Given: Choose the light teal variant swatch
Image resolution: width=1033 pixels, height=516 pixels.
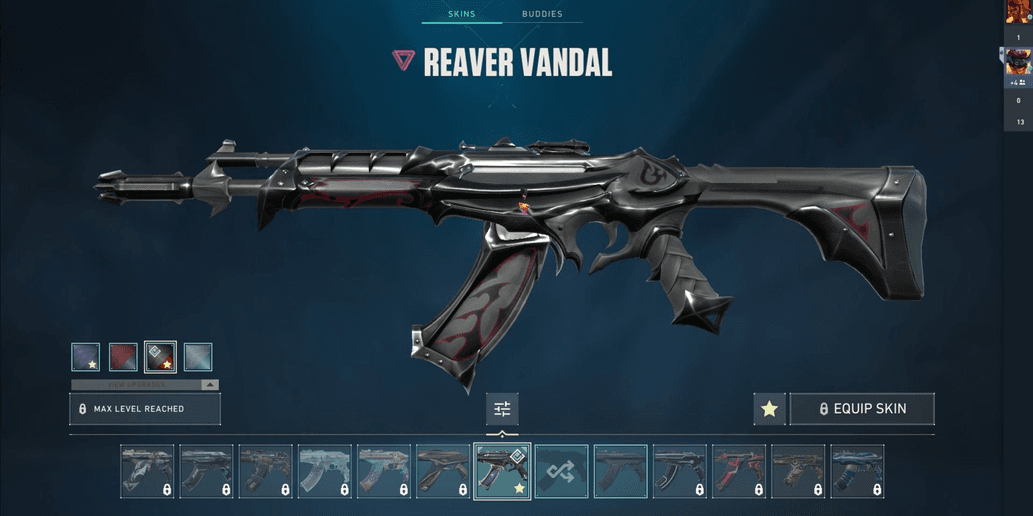Looking at the screenshot, I should pos(198,357).
